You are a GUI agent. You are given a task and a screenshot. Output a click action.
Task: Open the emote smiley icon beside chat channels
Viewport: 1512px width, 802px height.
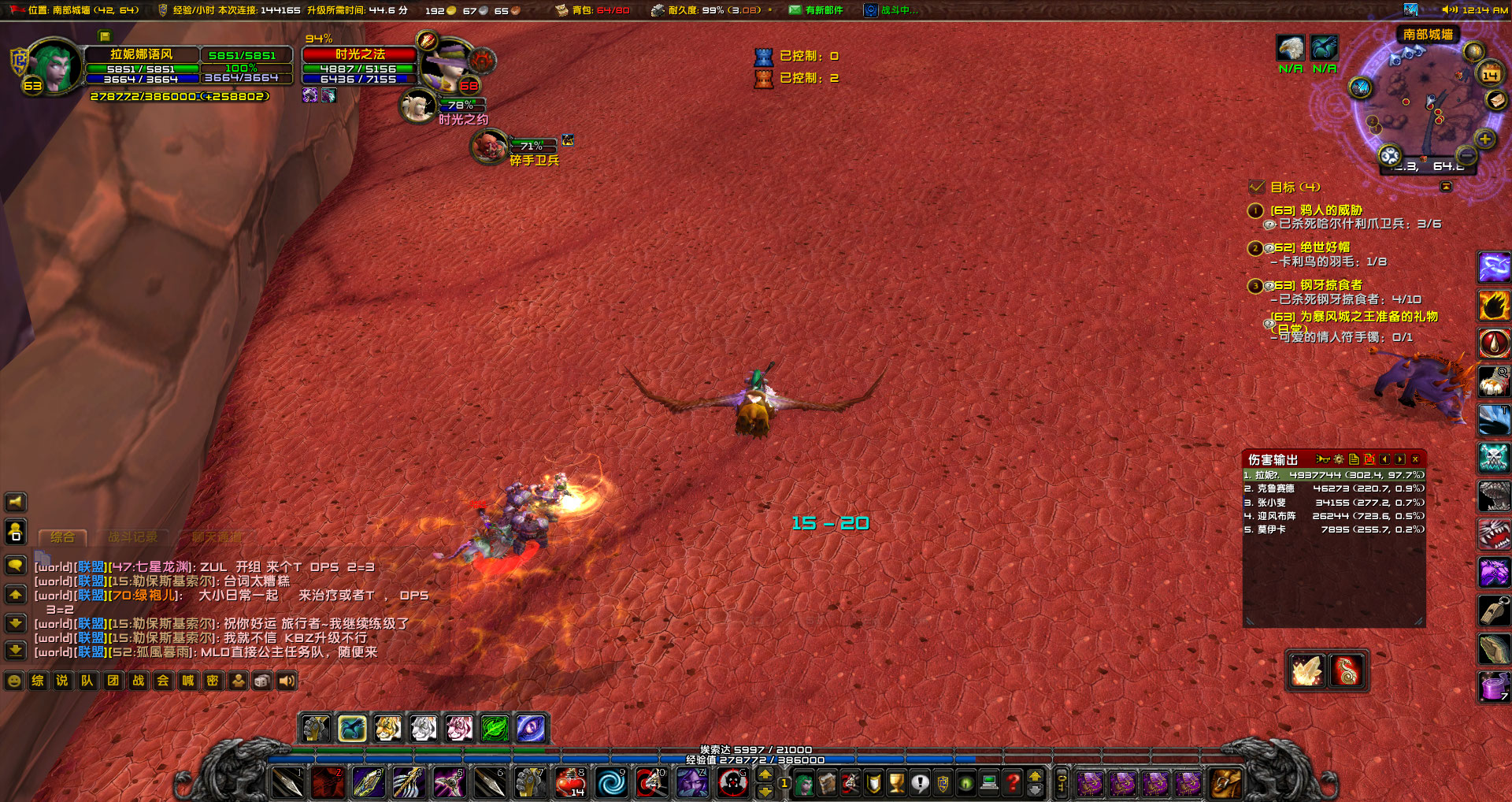13,681
